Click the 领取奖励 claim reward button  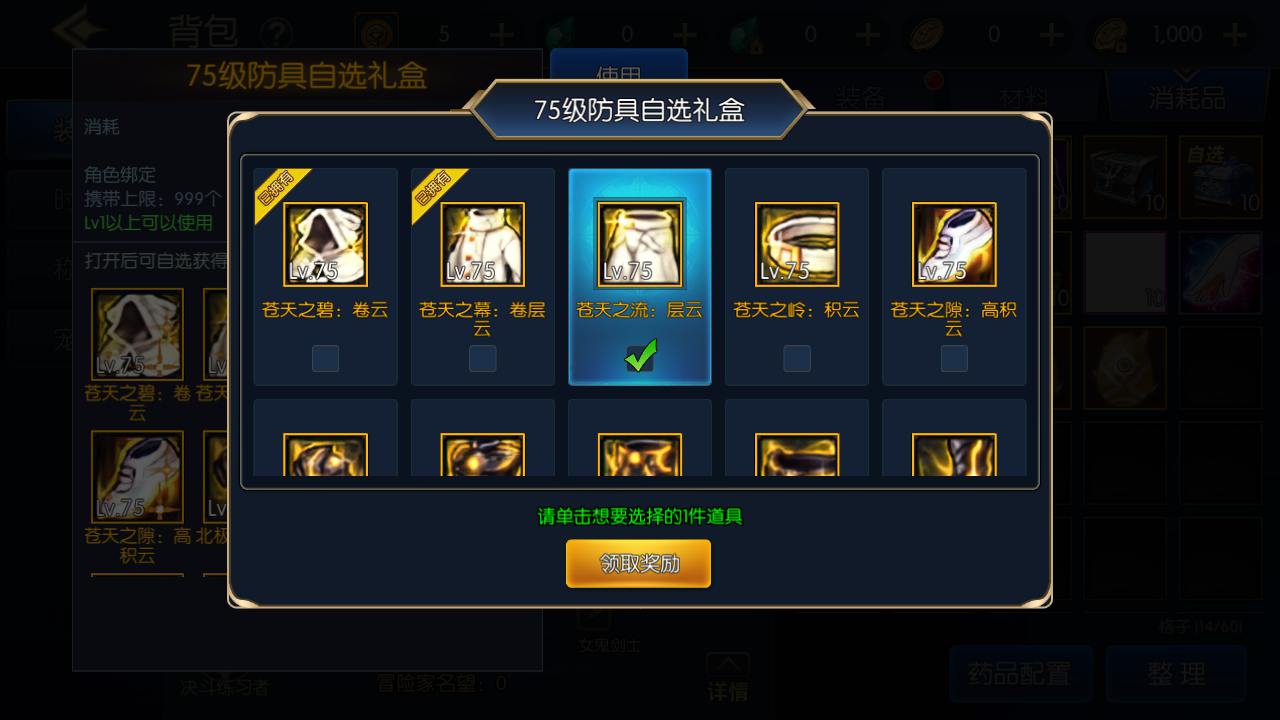pyautogui.click(x=638, y=564)
